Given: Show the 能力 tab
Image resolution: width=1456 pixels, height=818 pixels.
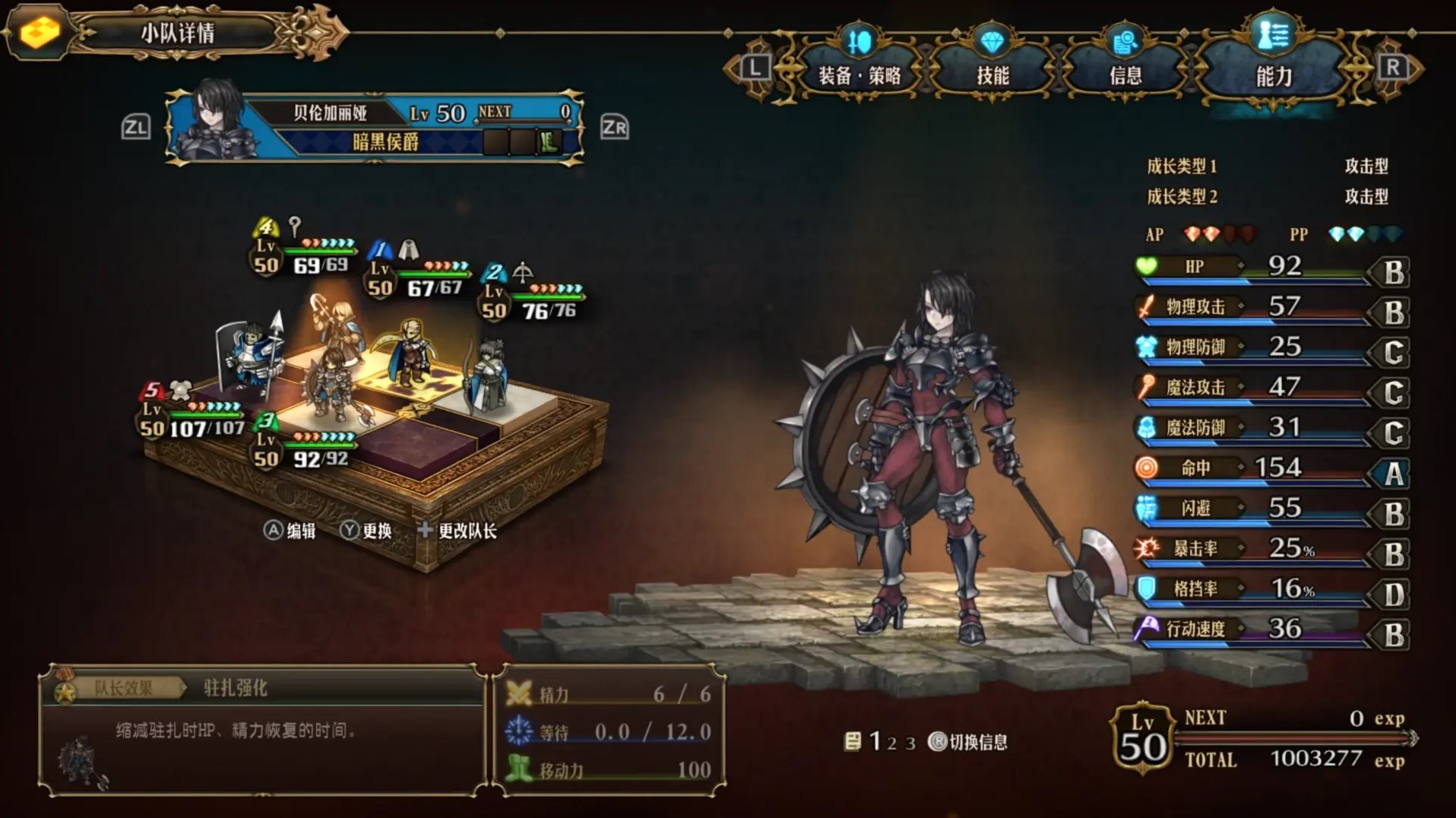Looking at the screenshot, I should pyautogui.click(x=1274, y=75).
